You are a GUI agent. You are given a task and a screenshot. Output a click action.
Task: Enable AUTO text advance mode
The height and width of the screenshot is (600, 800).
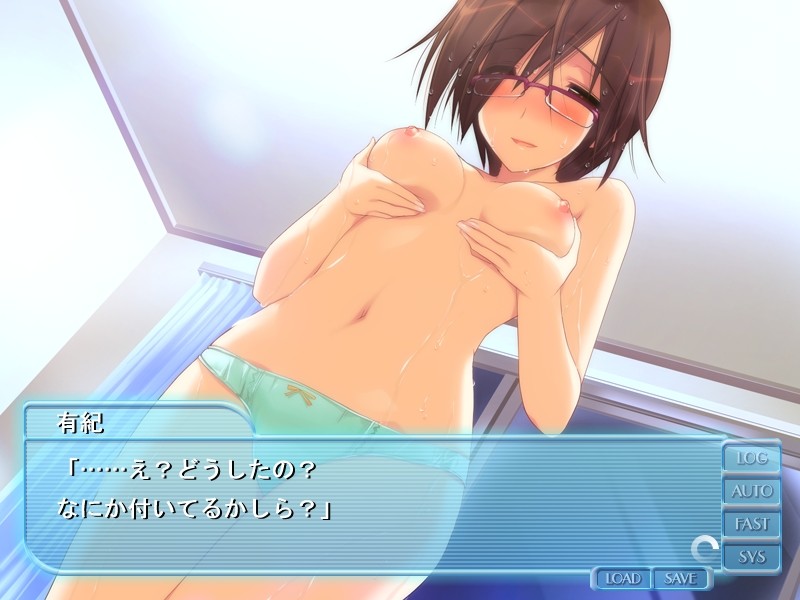[752, 491]
